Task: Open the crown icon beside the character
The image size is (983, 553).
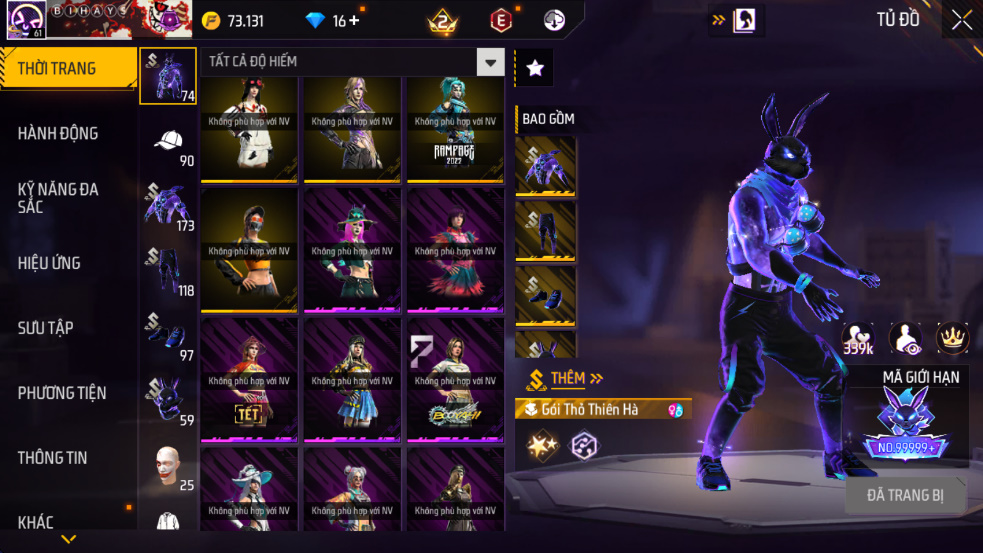Action: pyautogui.click(x=952, y=339)
